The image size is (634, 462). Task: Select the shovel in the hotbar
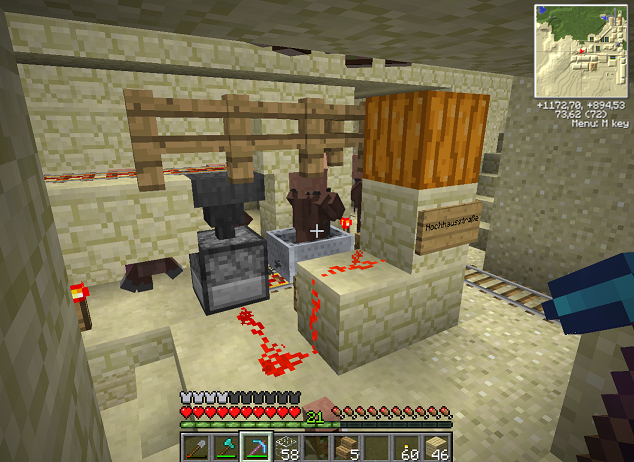[x=196, y=447]
